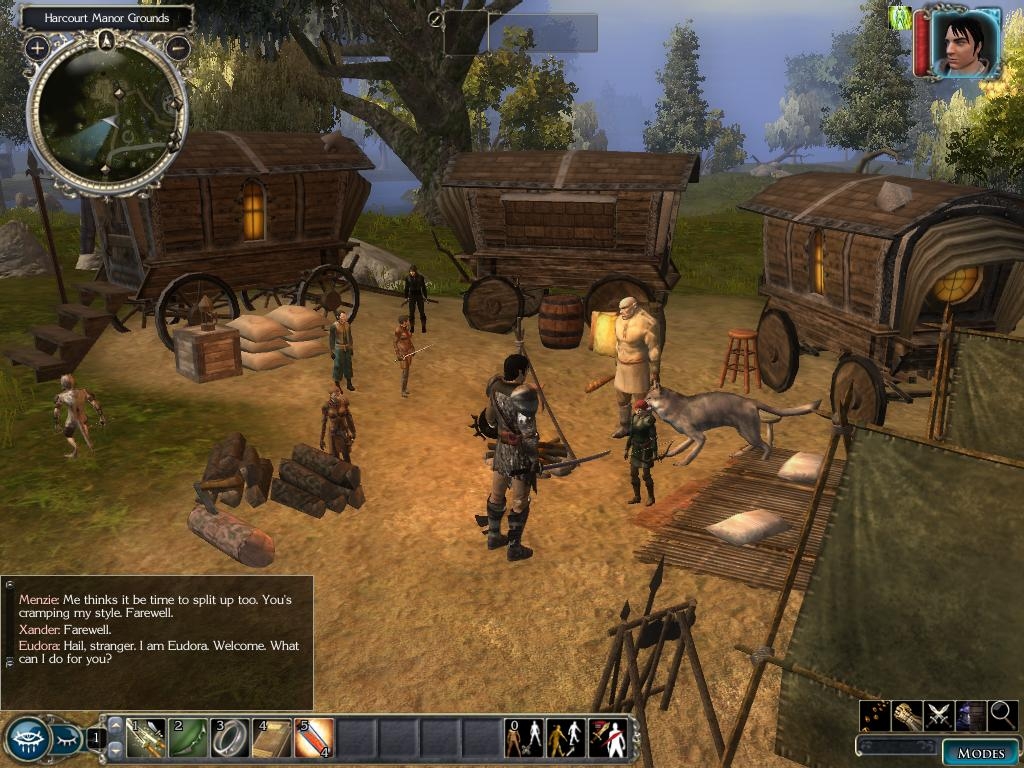The image size is (1024, 768).
Task: Toggle the closed eye icon on hotbar
Action: pyautogui.click(x=66, y=741)
